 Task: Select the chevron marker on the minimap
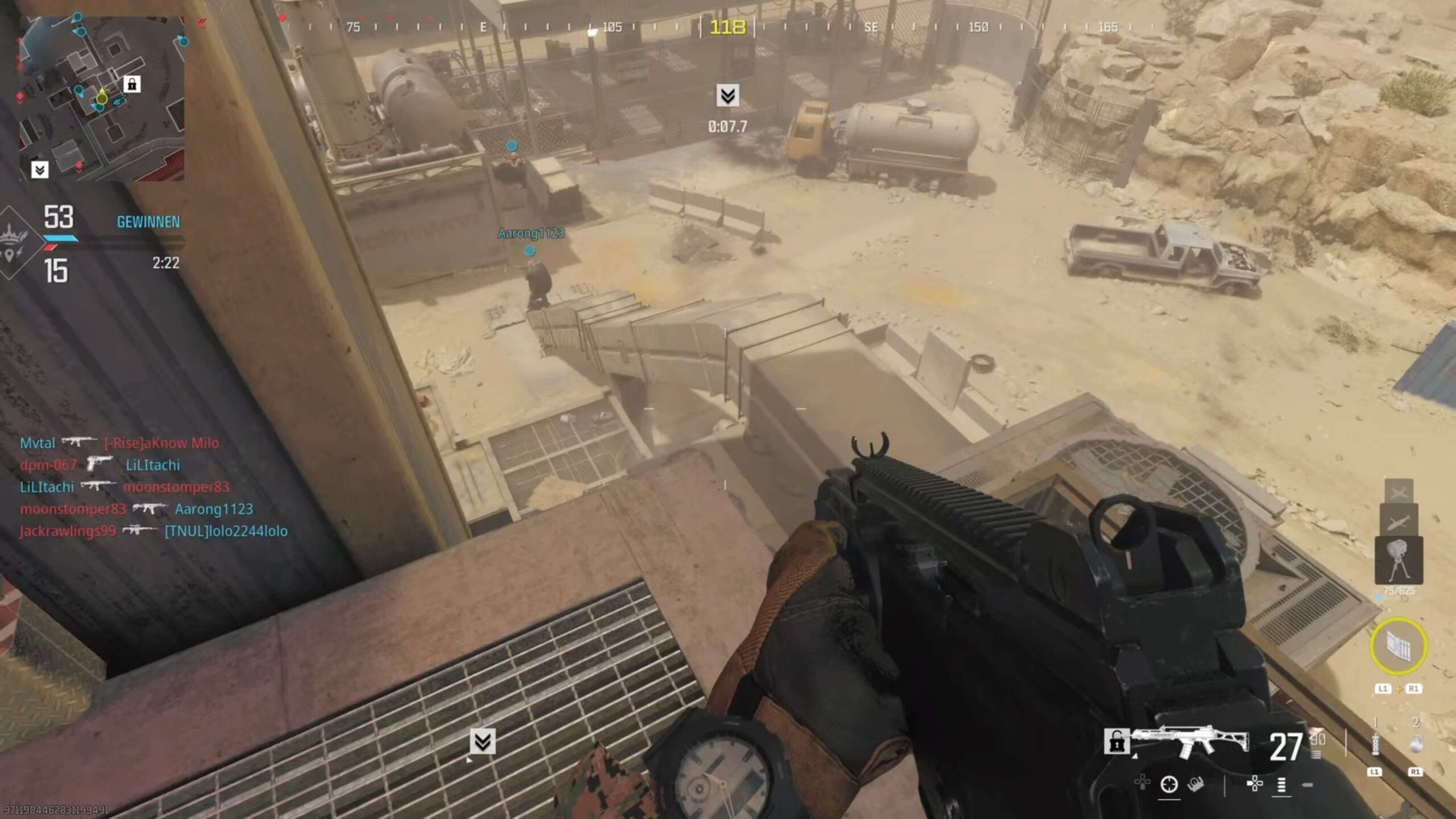(x=39, y=169)
